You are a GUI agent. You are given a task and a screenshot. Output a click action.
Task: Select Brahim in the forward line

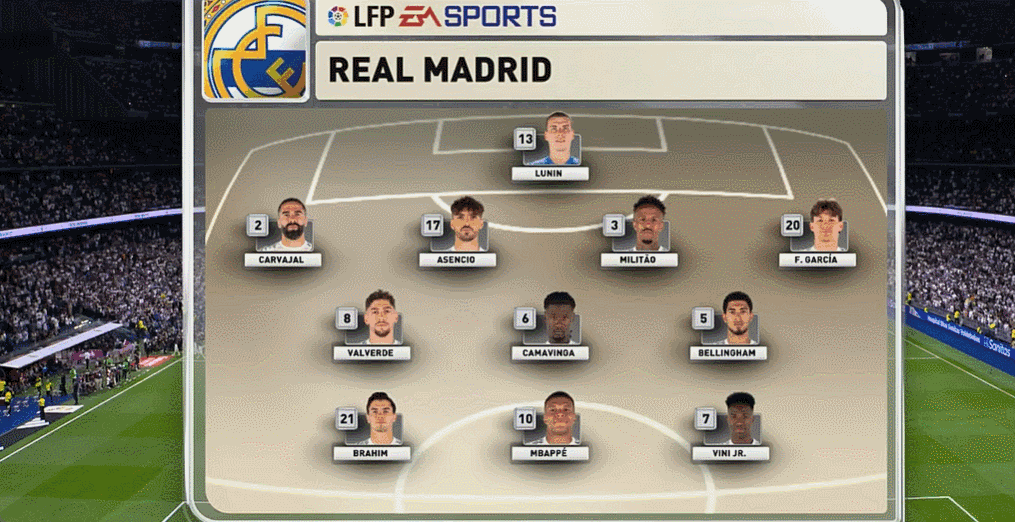pos(380,420)
